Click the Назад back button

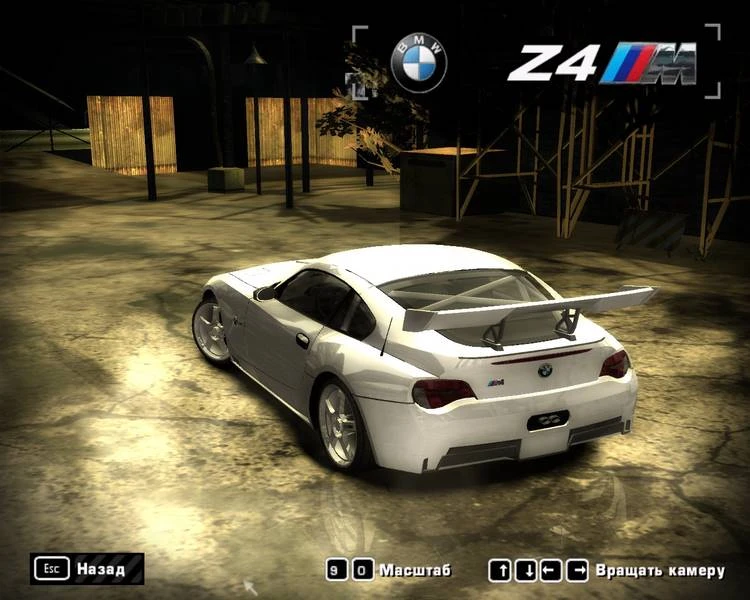coord(87,569)
